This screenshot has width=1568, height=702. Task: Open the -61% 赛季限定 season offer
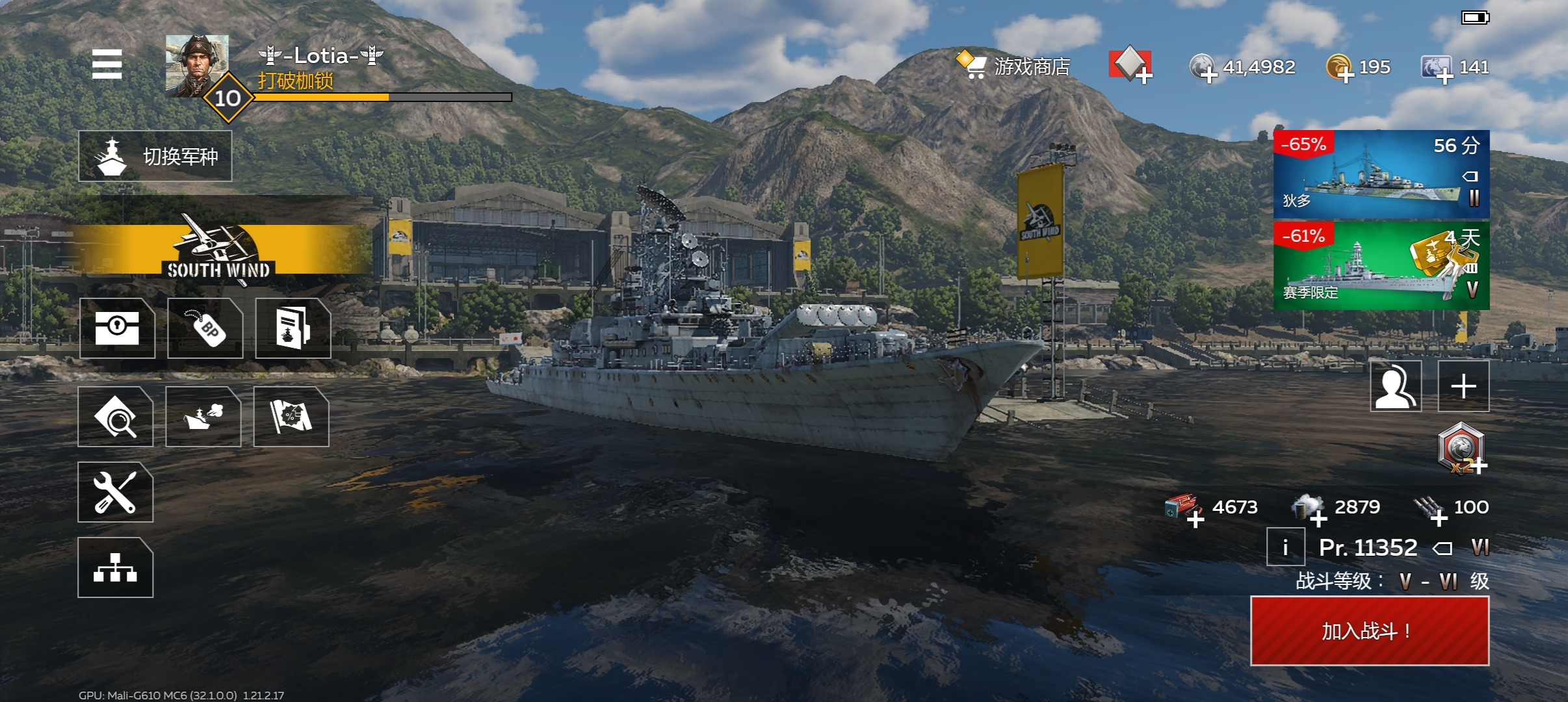[1381, 266]
